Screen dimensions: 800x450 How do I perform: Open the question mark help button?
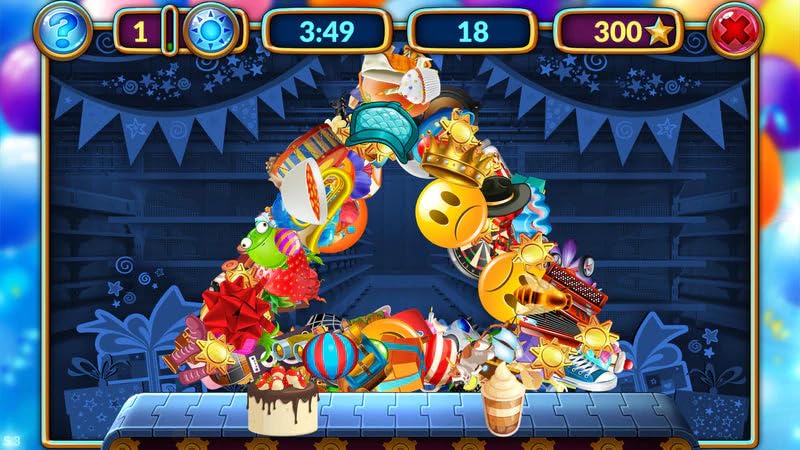(61, 31)
